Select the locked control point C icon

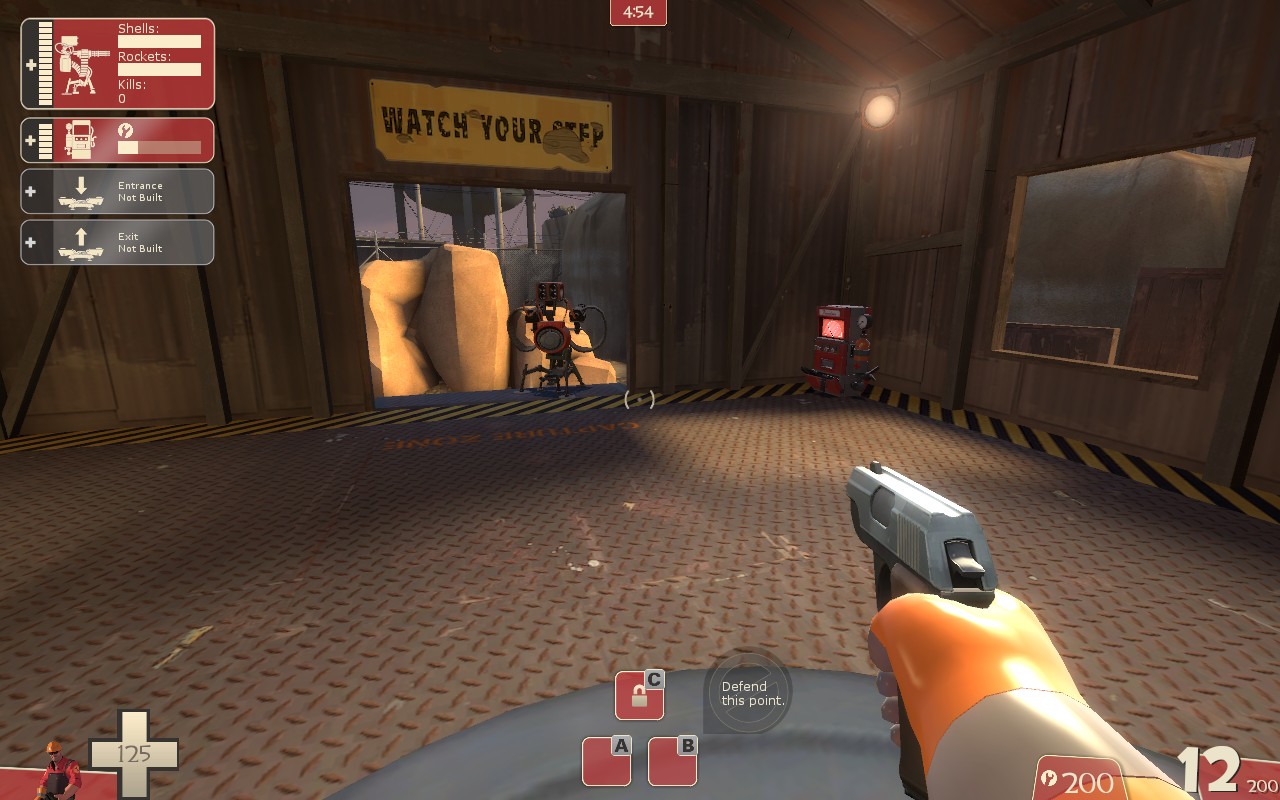(639, 696)
